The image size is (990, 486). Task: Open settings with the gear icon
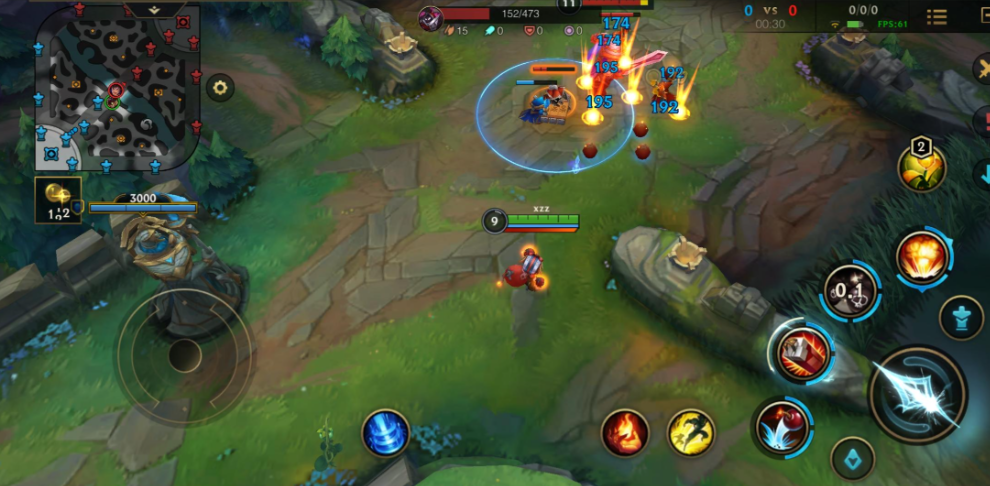click(220, 87)
